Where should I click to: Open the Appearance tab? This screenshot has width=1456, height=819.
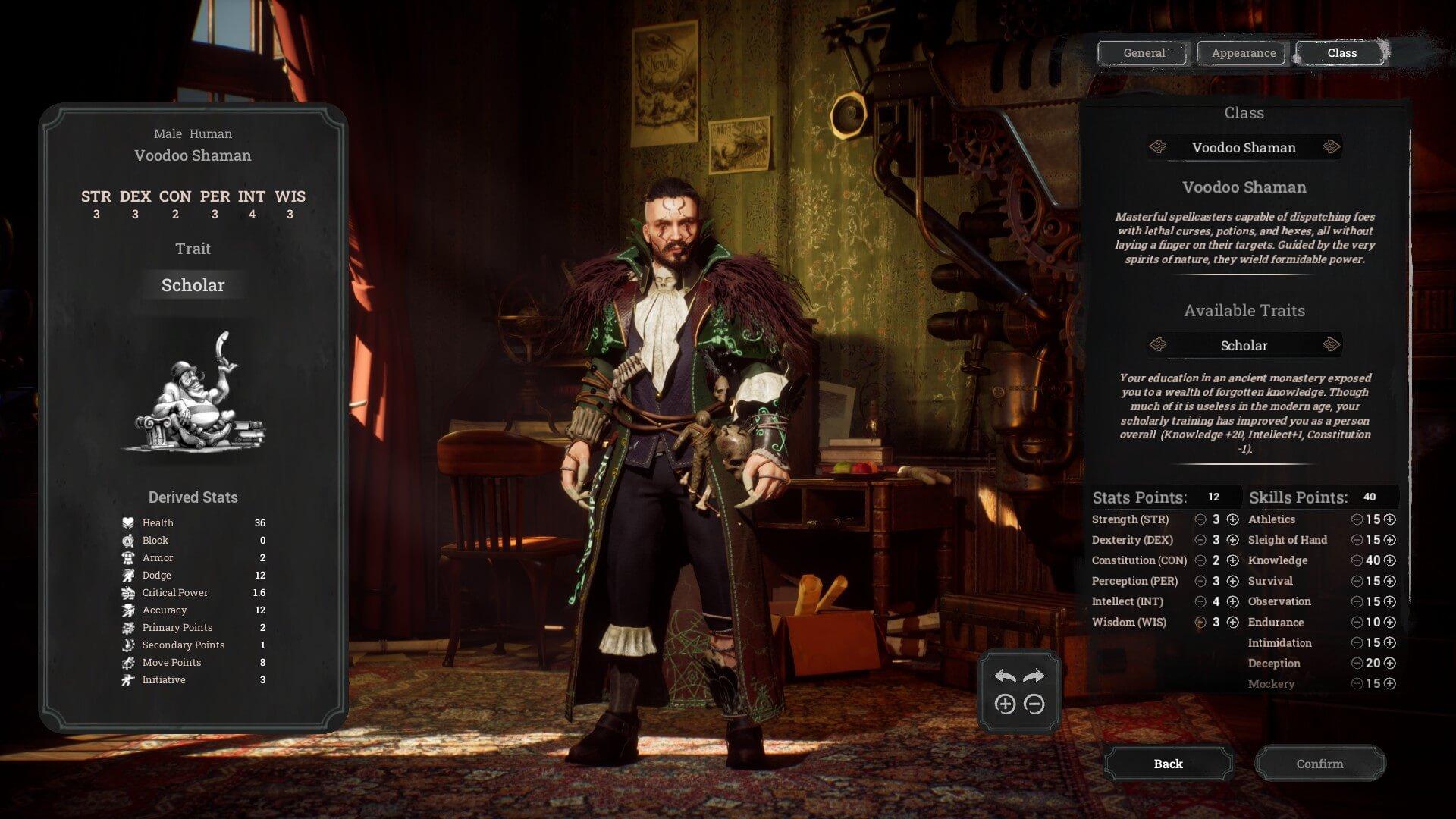[x=1243, y=53]
